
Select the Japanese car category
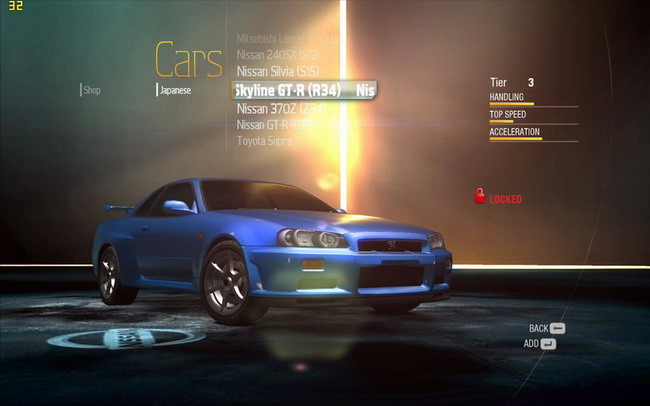(x=175, y=90)
